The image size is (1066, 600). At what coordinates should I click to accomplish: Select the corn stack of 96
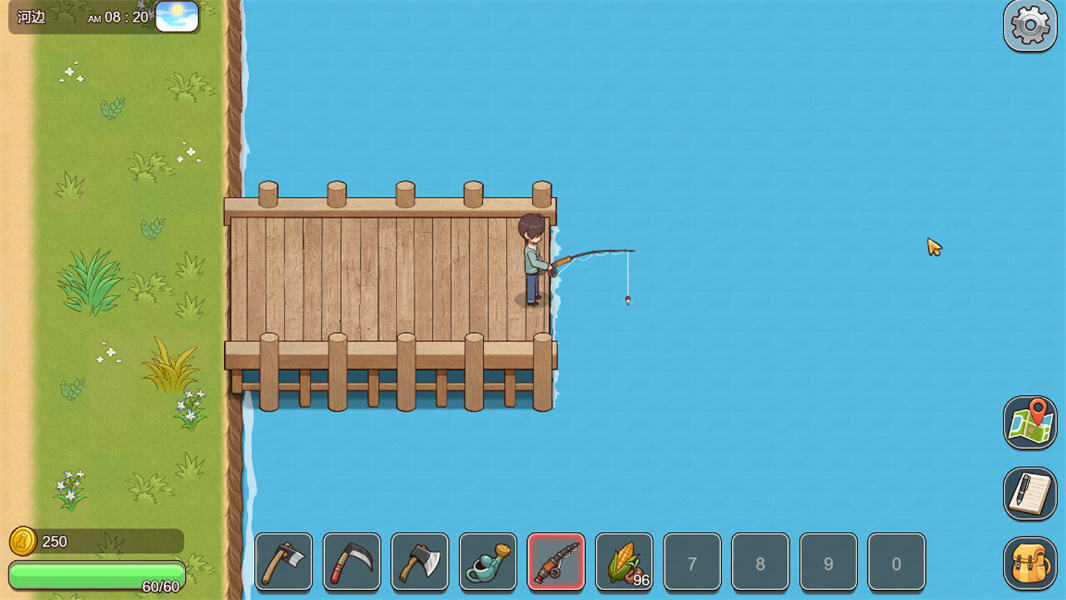[624, 562]
